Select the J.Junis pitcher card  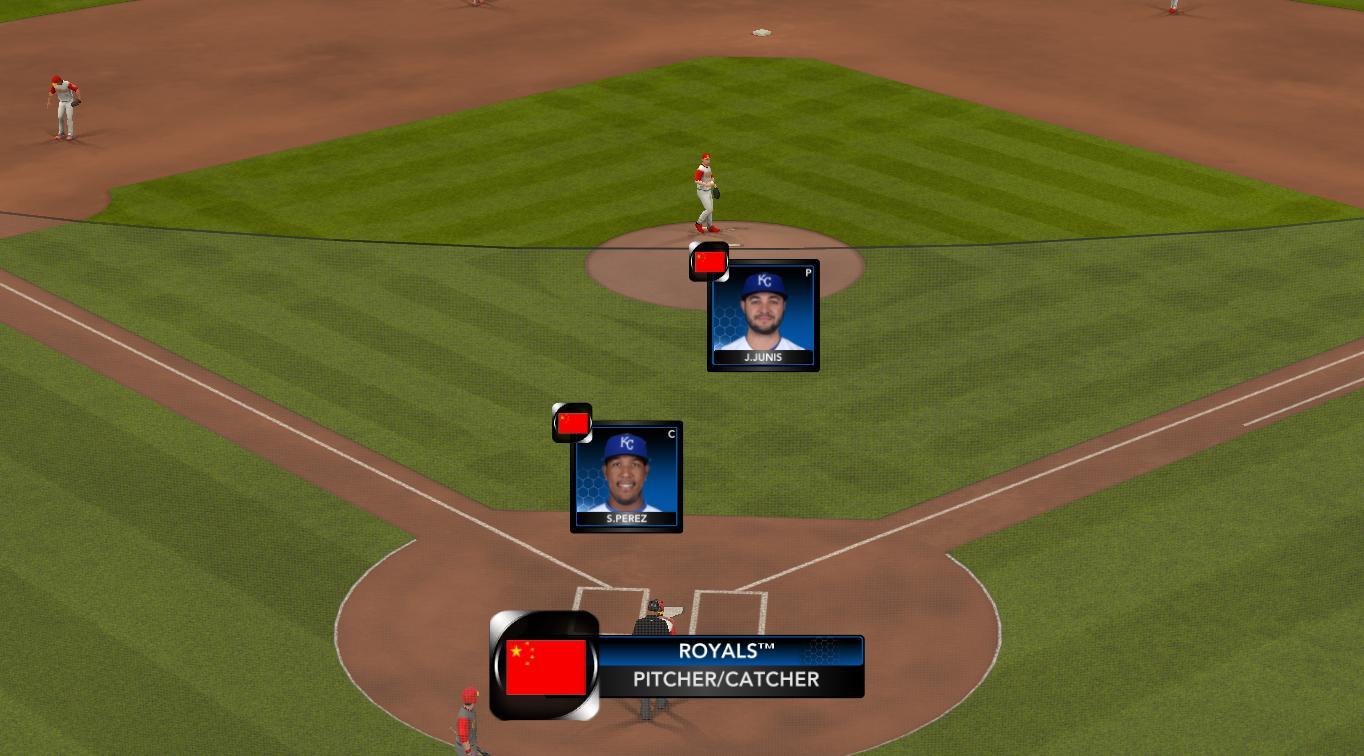point(763,316)
